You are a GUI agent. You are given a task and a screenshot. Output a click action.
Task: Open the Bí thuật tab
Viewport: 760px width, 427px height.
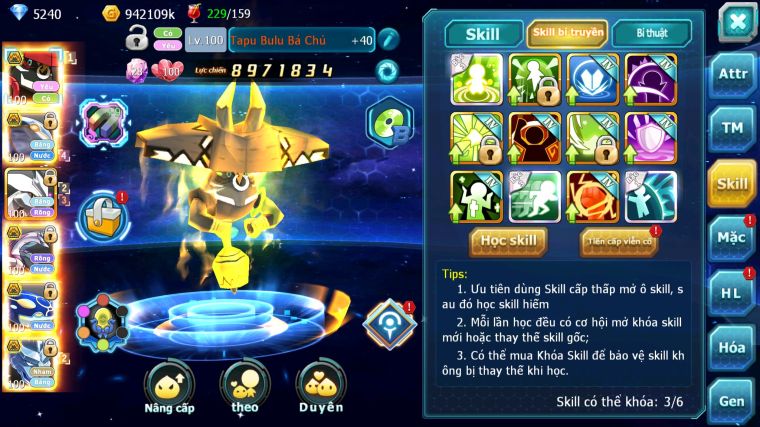(x=649, y=33)
